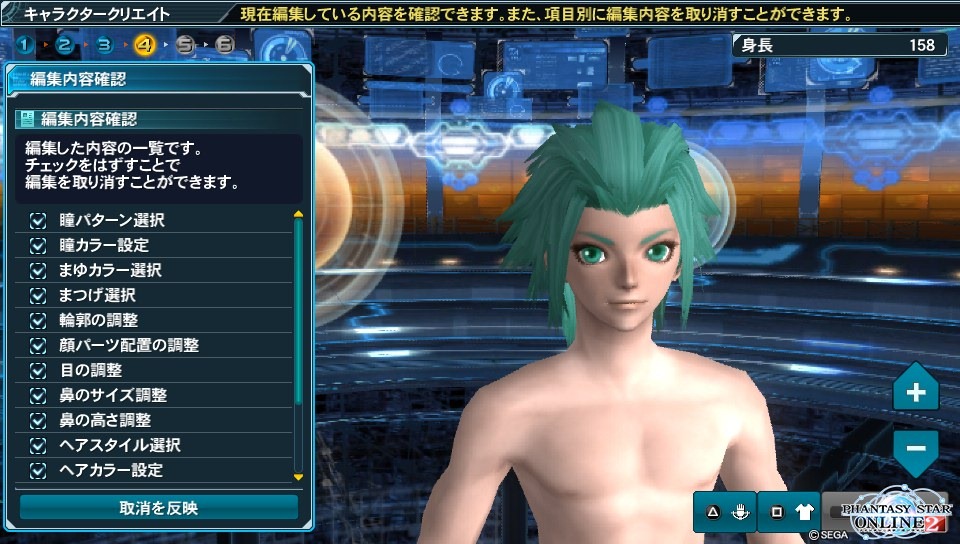
Task: Uncheck the 輪郭の調整 item
Action: pos(39,320)
